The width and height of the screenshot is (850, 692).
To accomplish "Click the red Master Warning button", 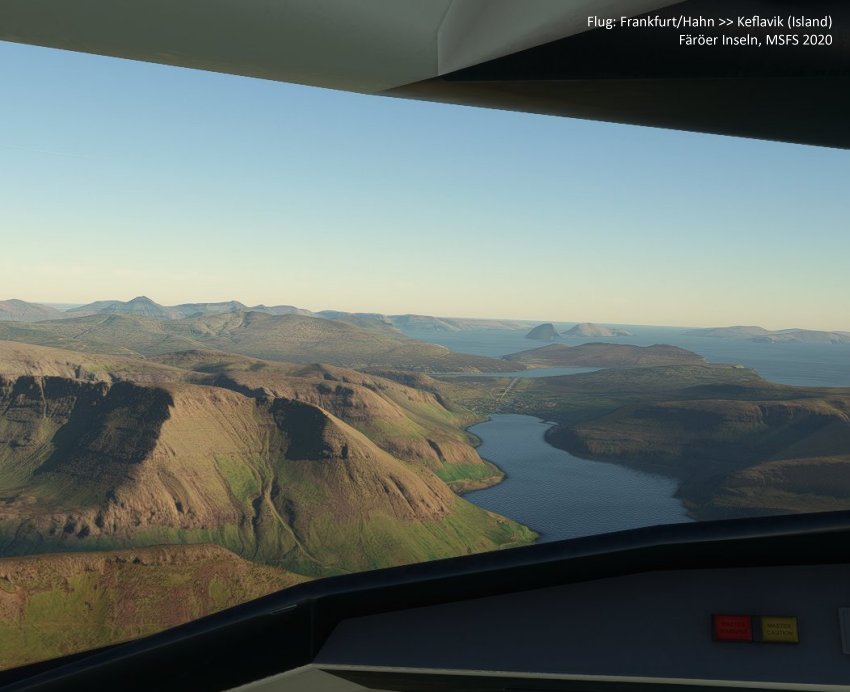I will point(733,628).
